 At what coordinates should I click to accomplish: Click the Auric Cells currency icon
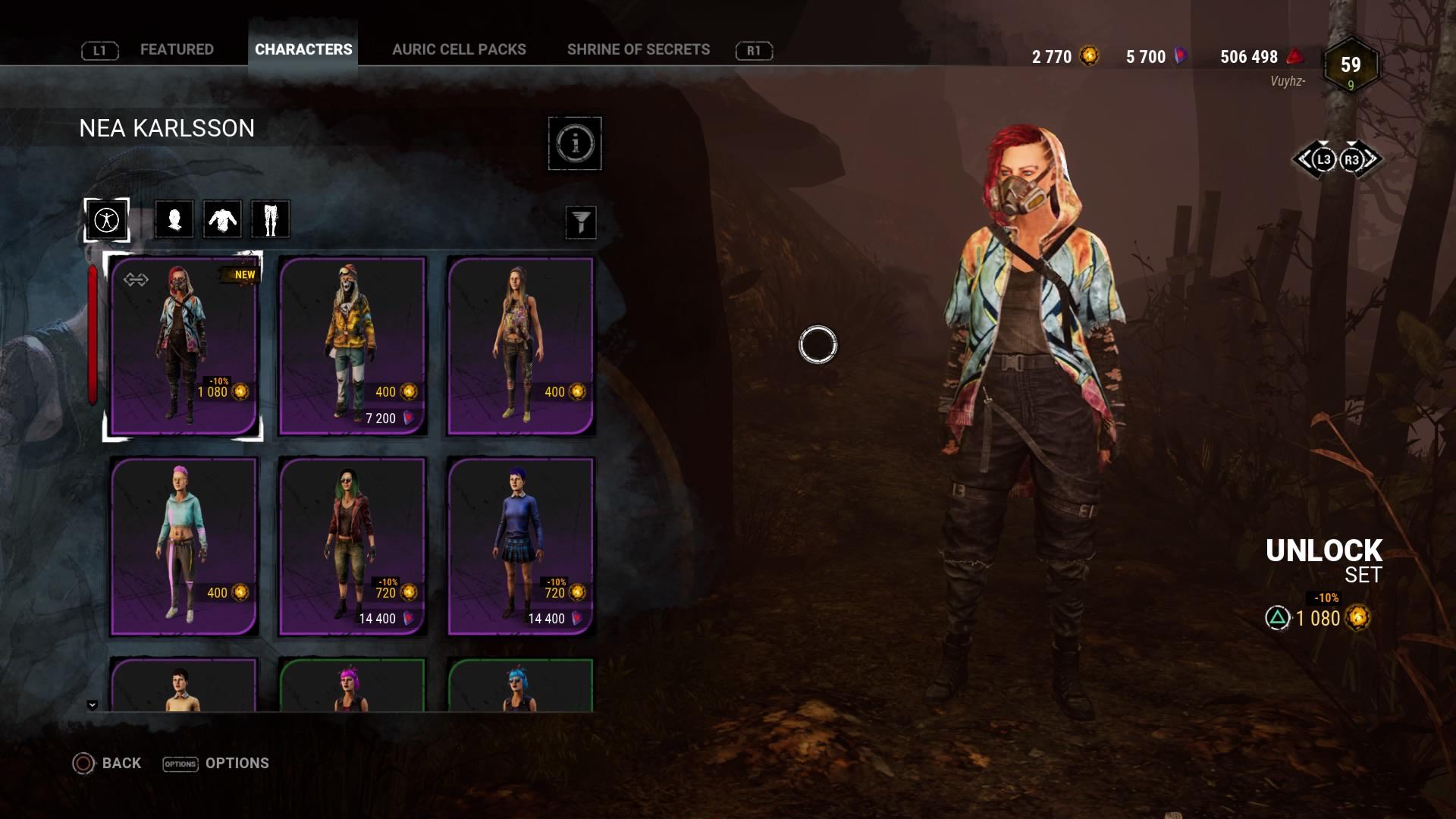[1090, 56]
